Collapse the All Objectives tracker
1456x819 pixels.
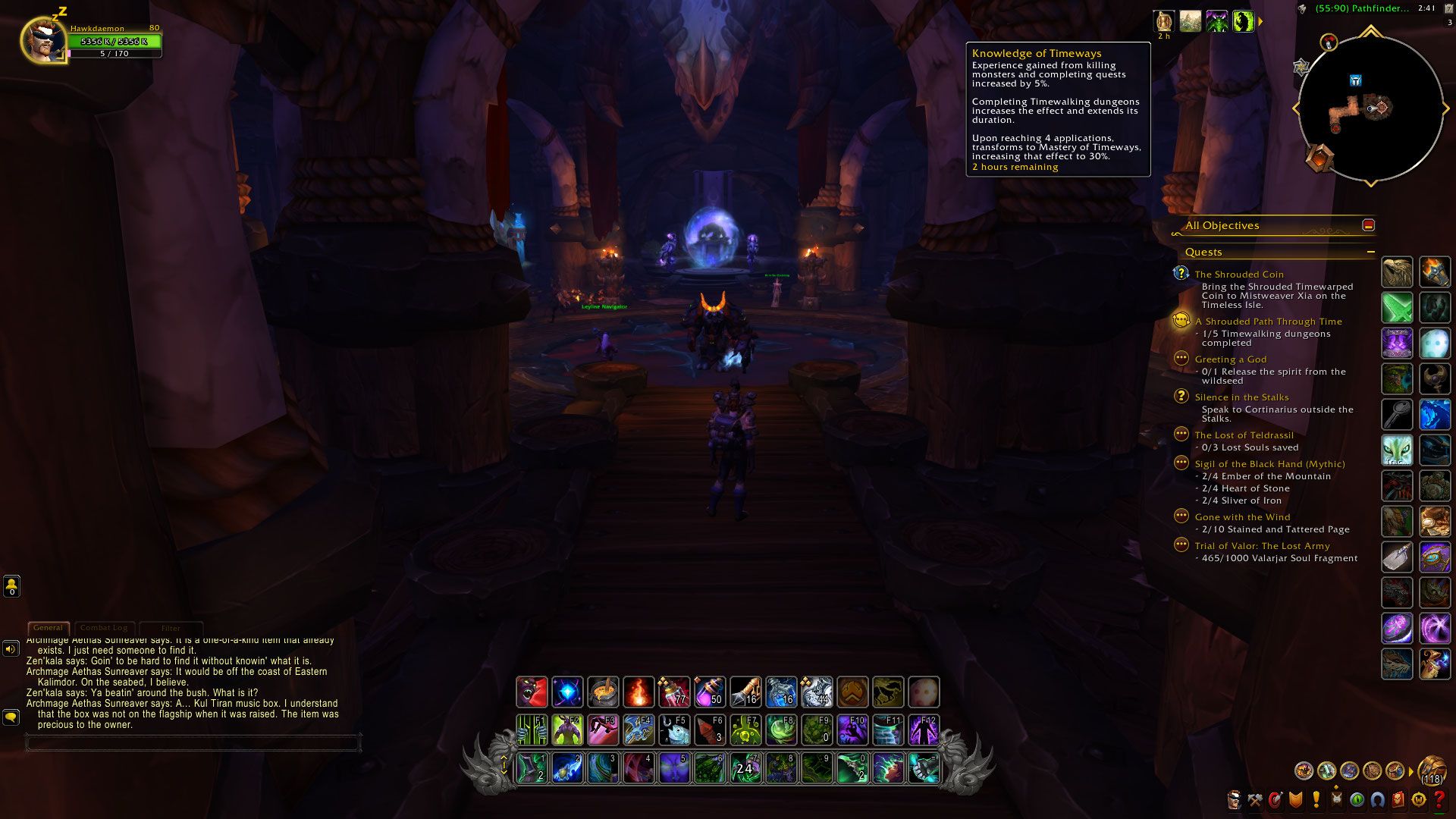tap(1368, 225)
